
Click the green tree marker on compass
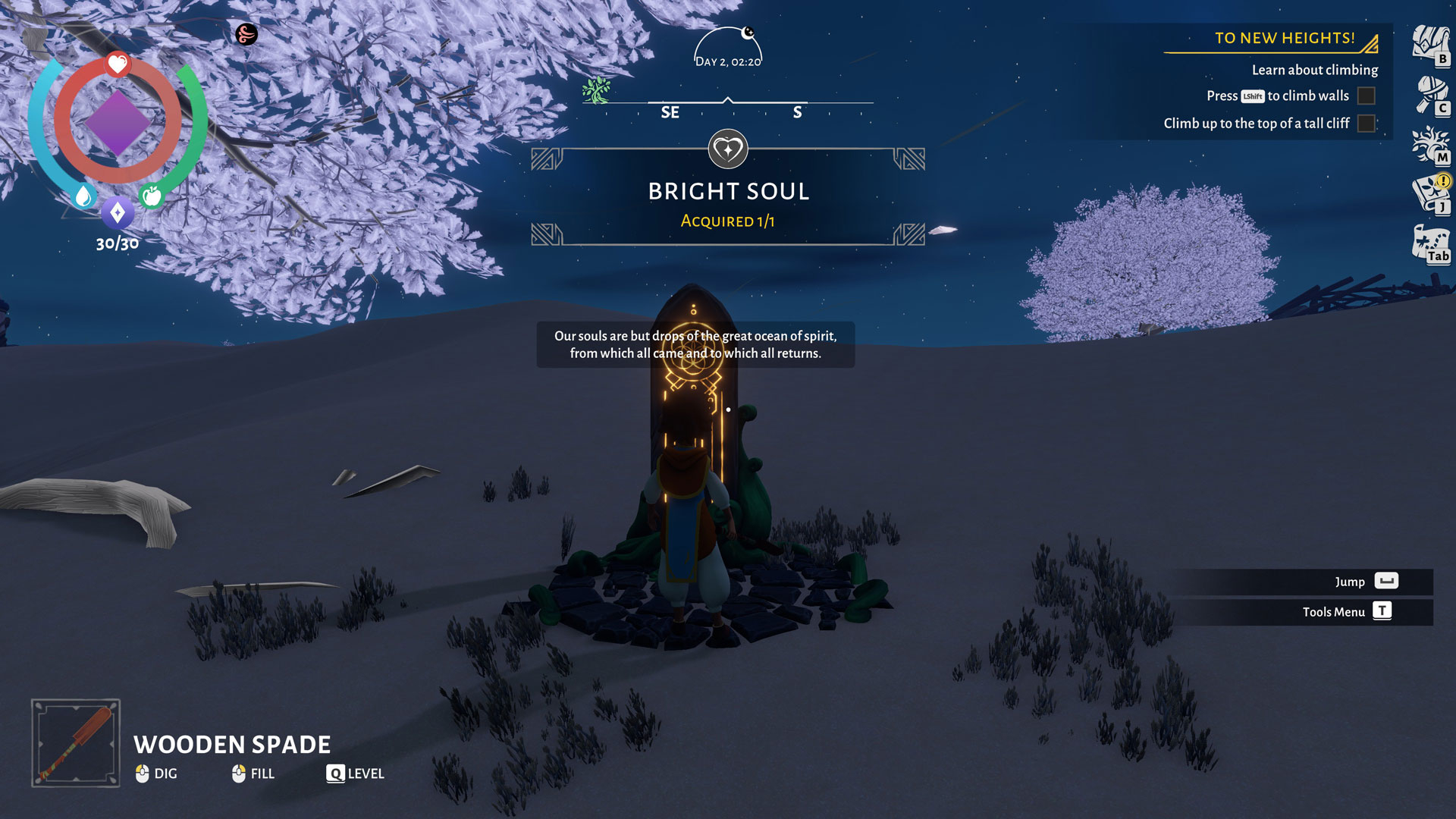click(597, 90)
